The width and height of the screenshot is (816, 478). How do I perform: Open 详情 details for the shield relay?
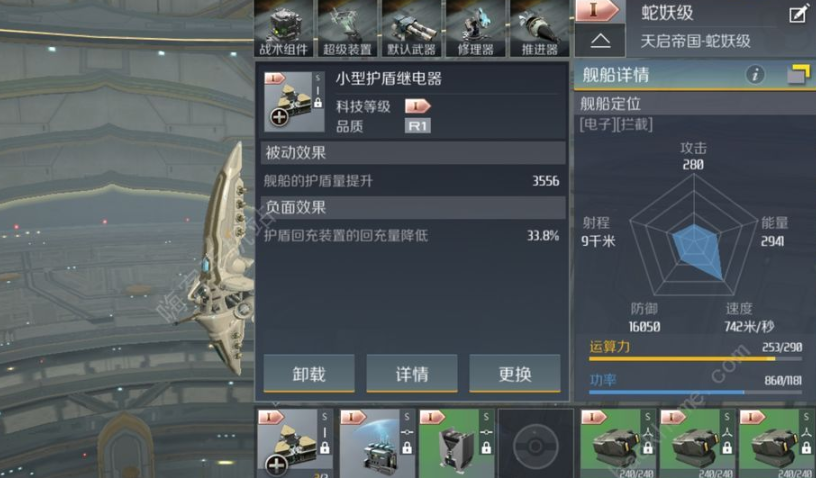(411, 373)
